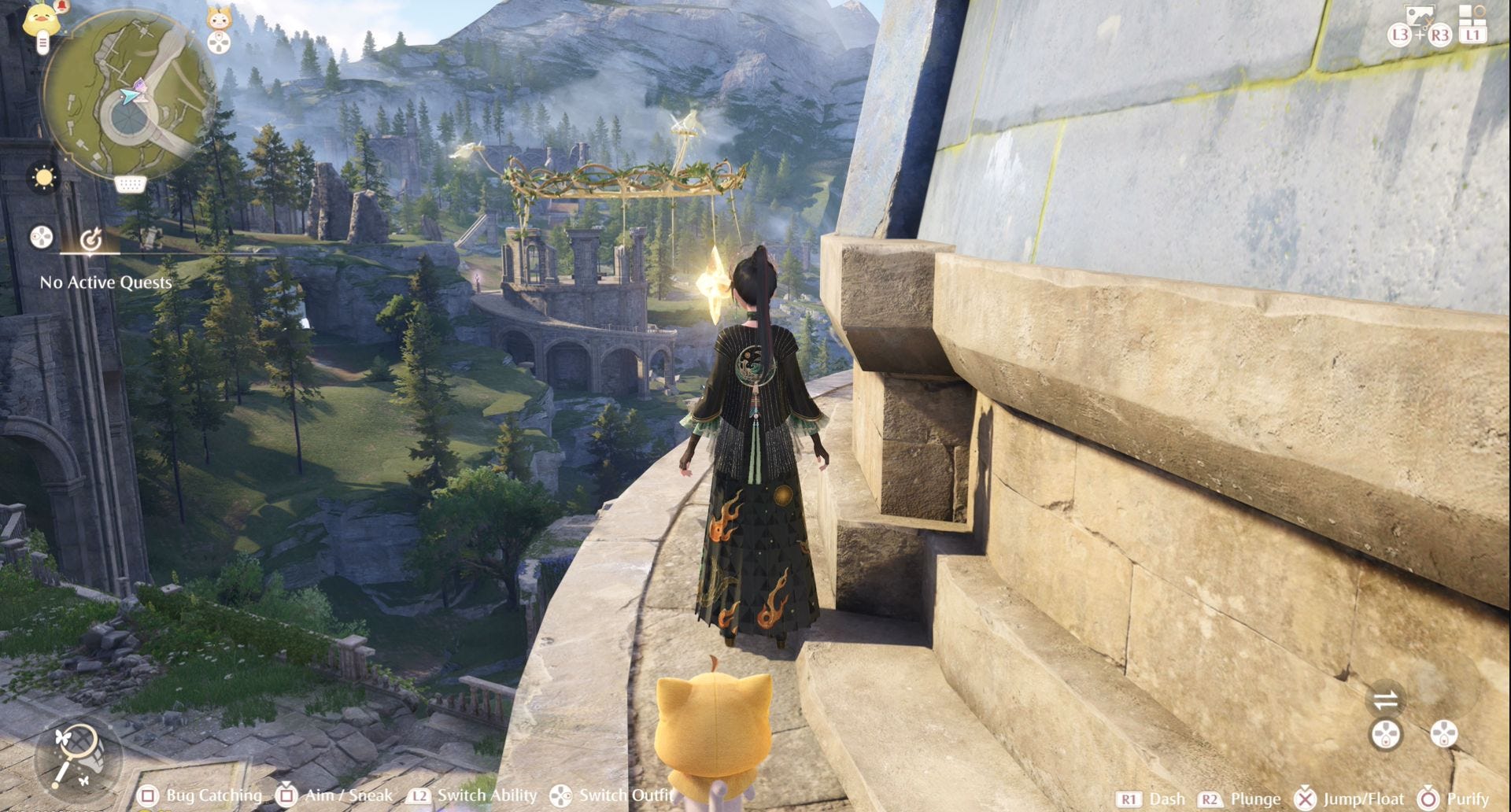Select the Momo cat face icon

(x=219, y=17)
